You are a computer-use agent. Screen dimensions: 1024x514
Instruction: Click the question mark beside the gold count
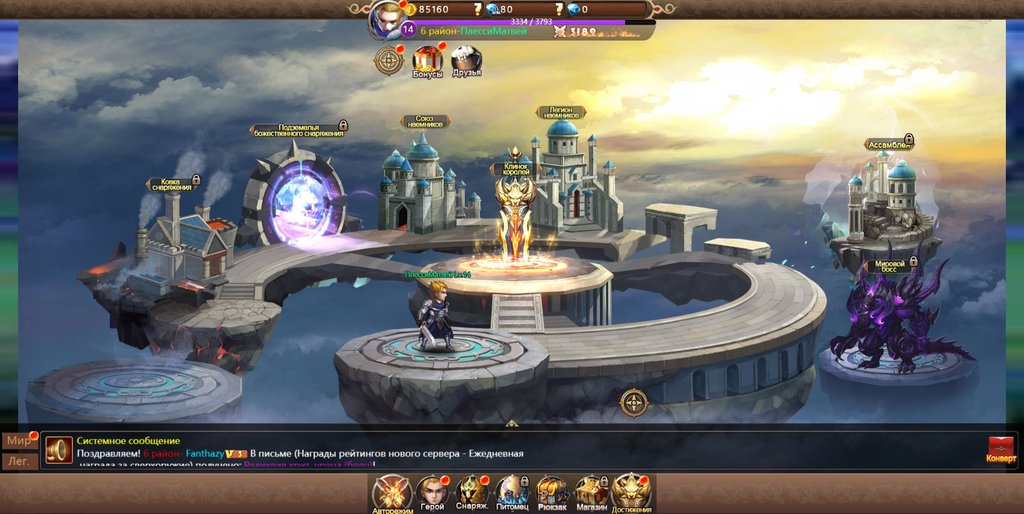[478, 9]
